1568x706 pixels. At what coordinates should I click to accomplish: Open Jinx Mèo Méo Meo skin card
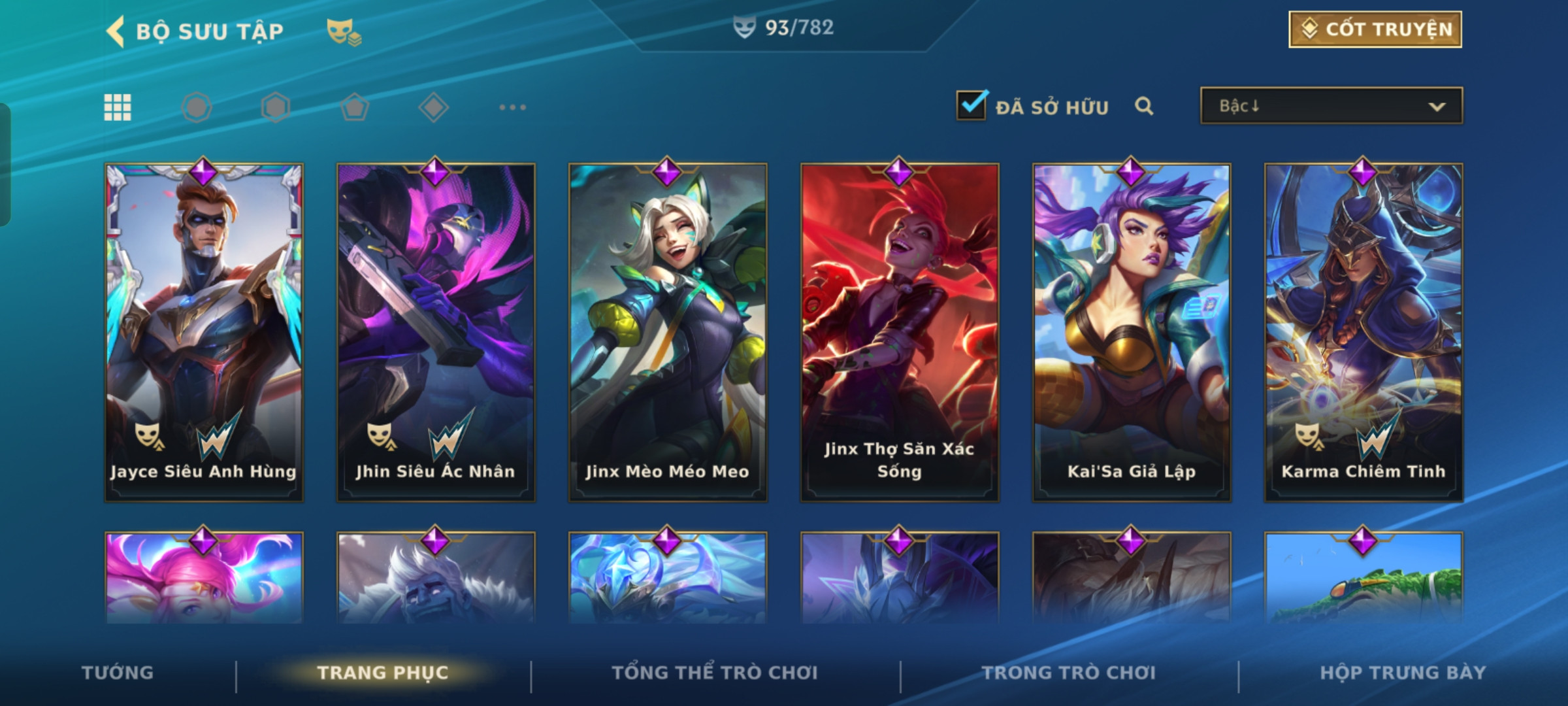click(x=668, y=332)
